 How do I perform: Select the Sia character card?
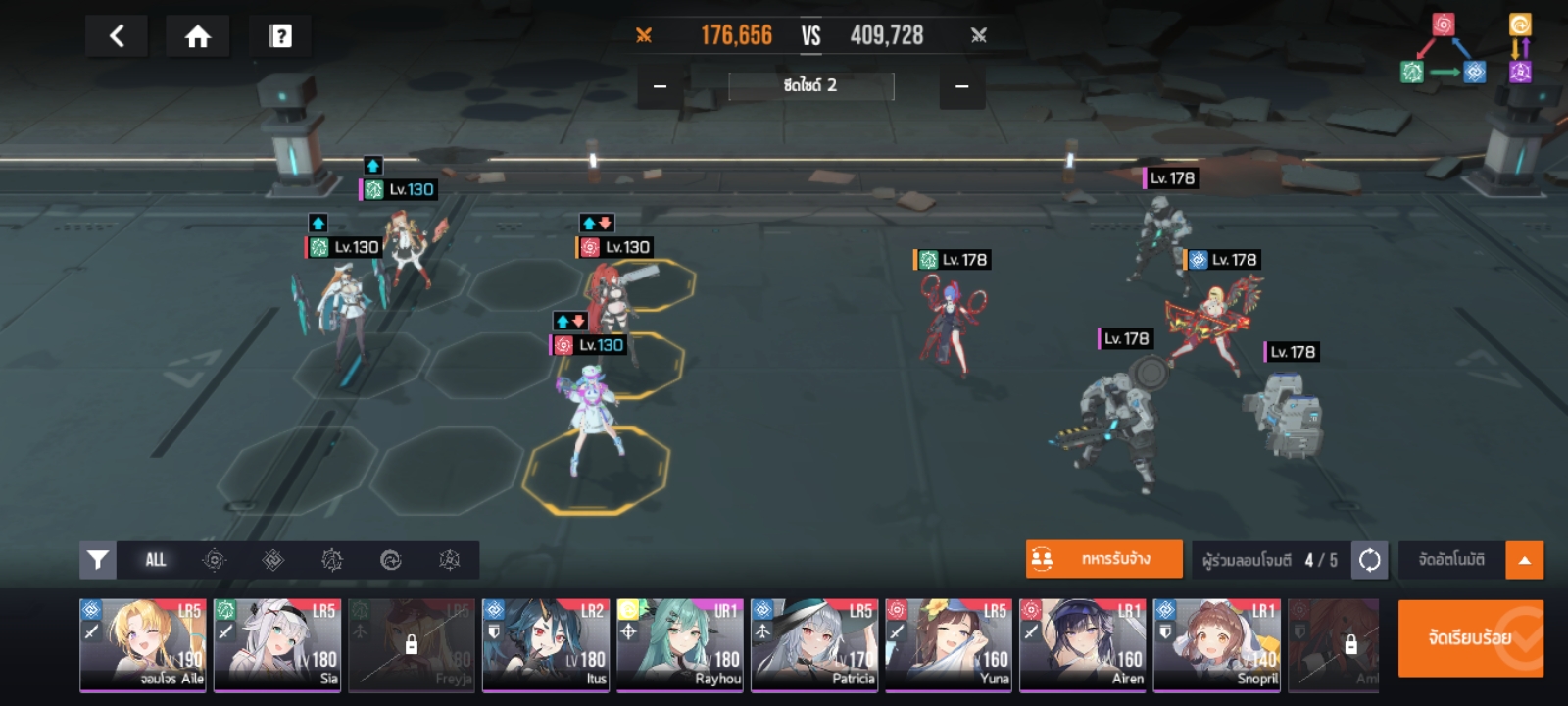[277, 644]
